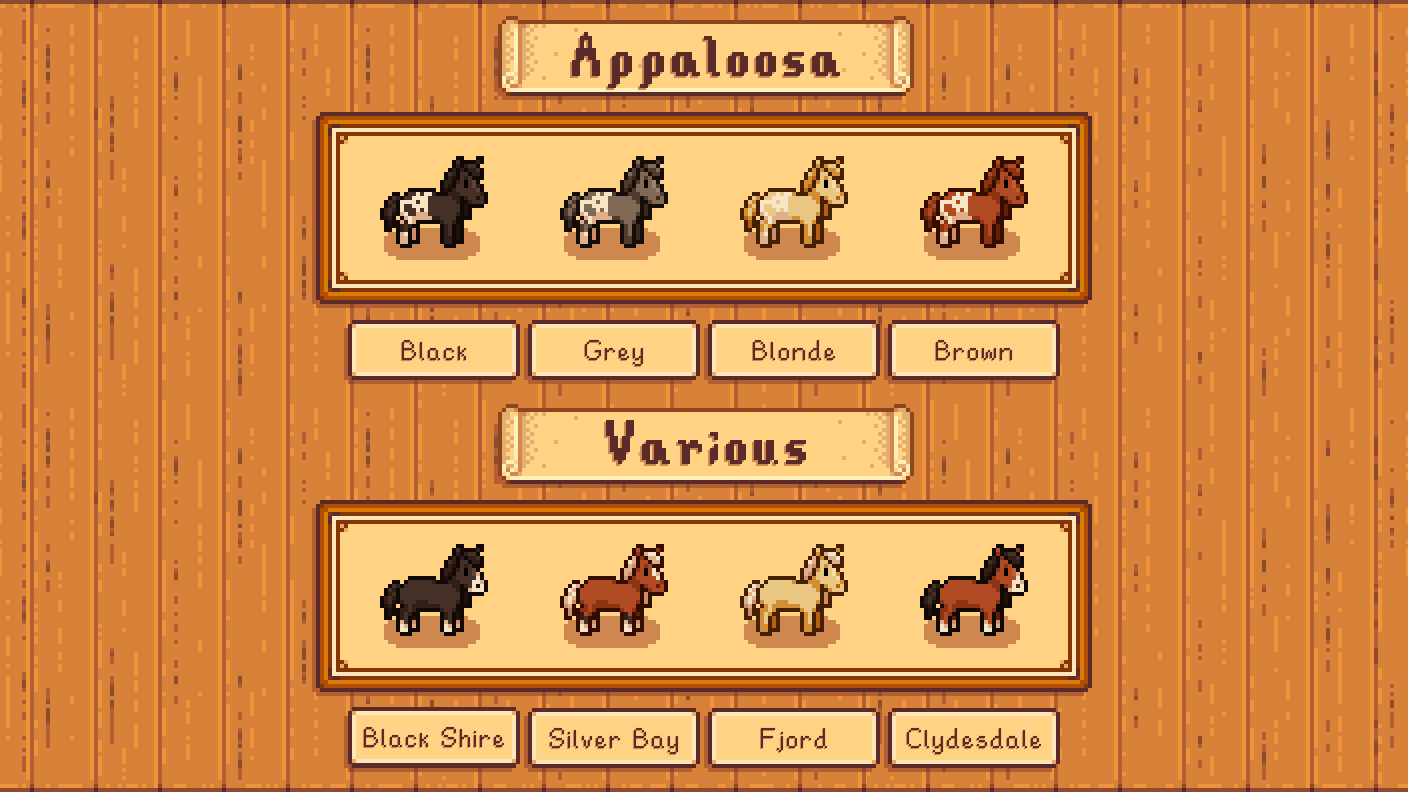Choose the Brown color option
The width and height of the screenshot is (1408, 792).
click(973, 351)
